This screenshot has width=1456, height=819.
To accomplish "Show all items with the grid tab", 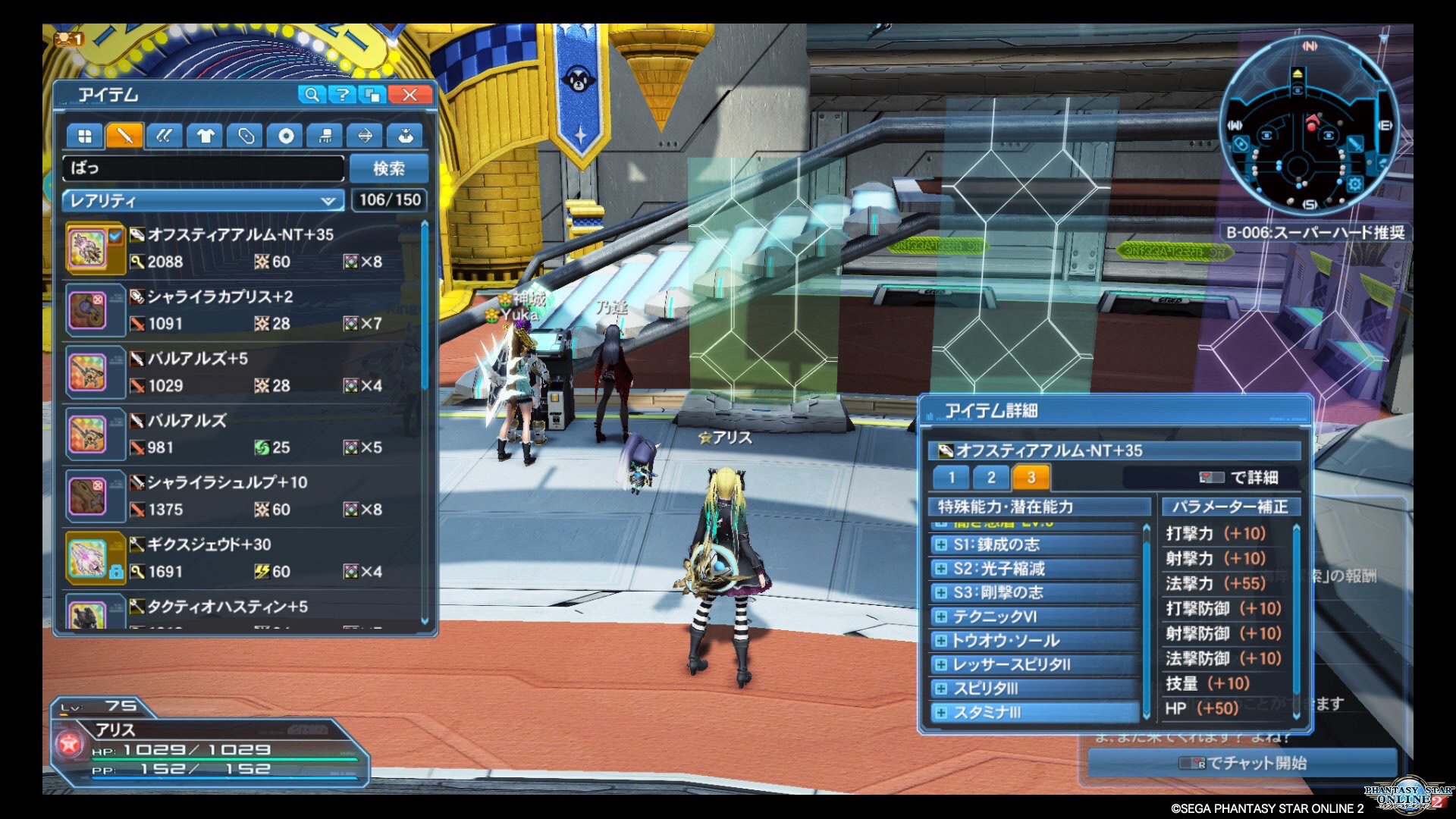I will pos(84,136).
